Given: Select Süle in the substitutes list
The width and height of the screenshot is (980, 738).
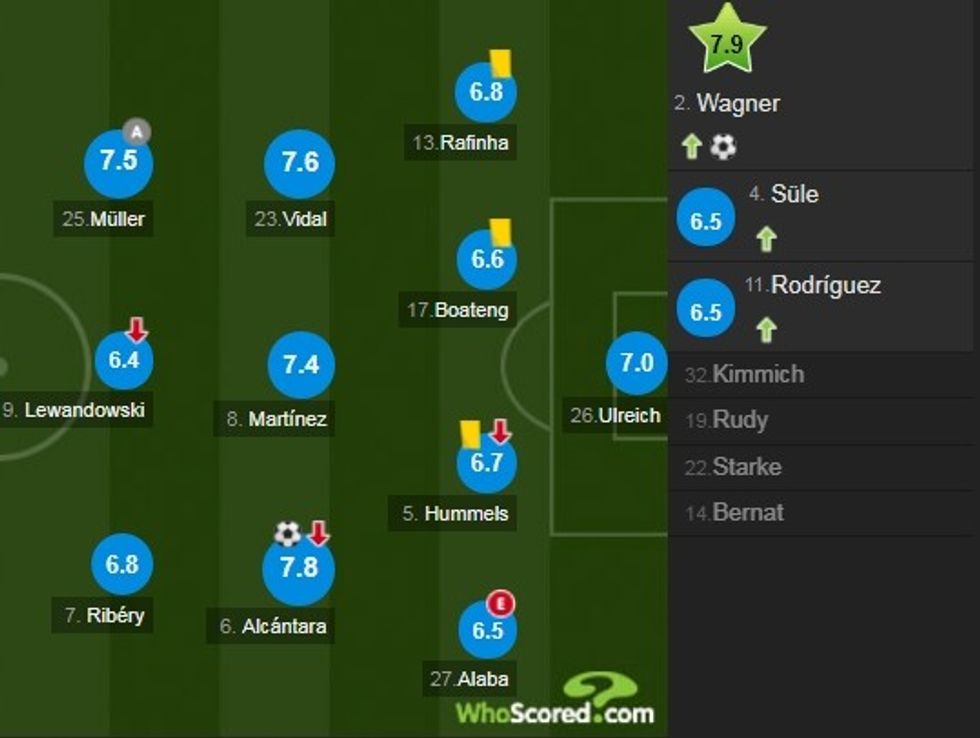Looking at the screenshot, I should (x=794, y=194).
